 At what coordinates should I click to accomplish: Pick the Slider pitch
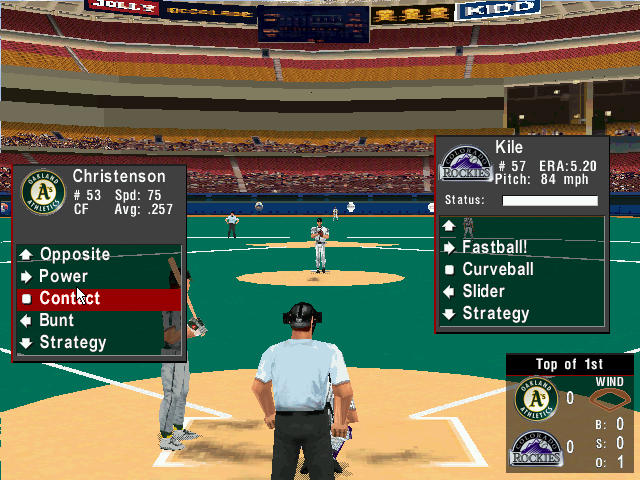pos(483,291)
